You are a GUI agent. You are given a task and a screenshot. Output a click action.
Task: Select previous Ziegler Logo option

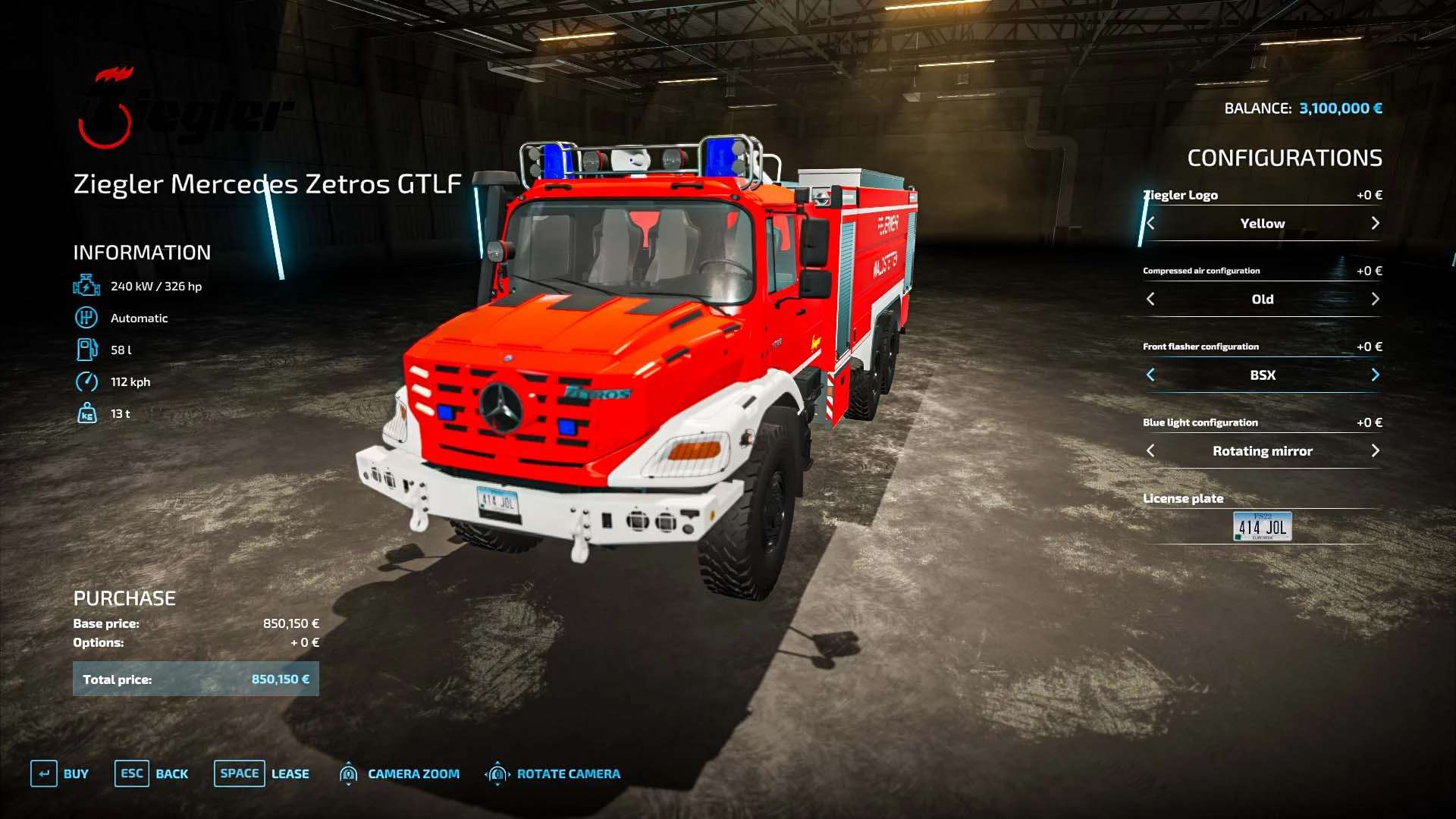coord(1150,223)
